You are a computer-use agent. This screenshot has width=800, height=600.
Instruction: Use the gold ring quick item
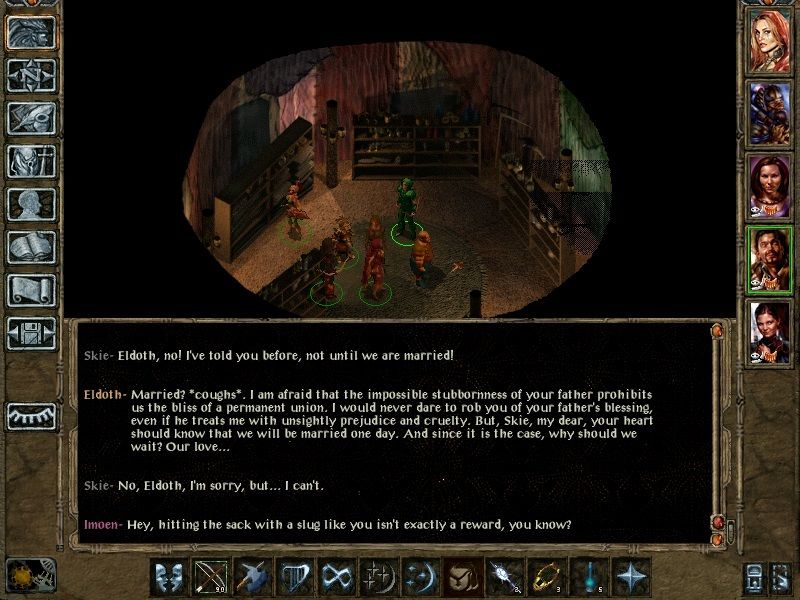click(544, 578)
